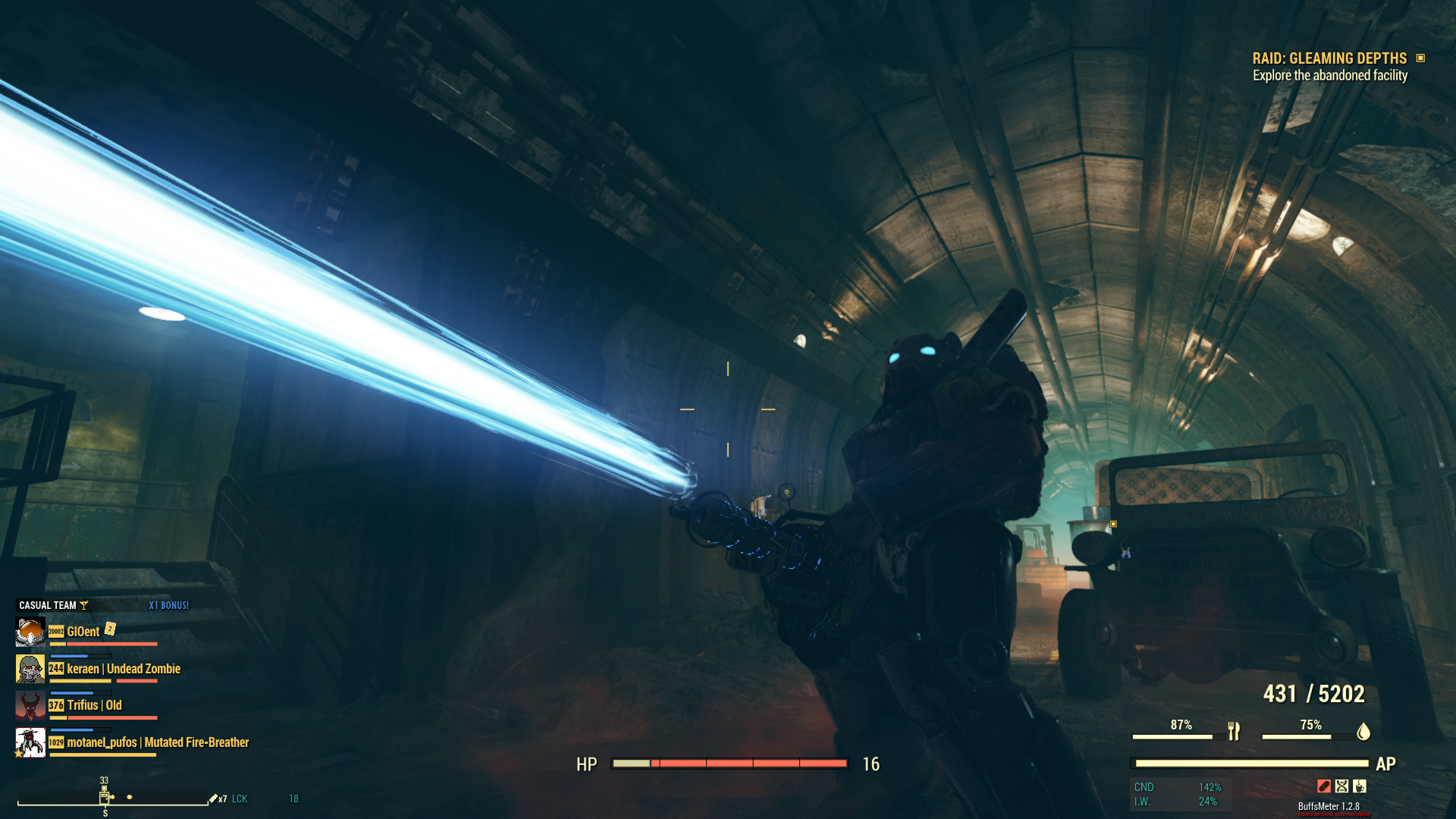1456x819 pixels.
Task: Click the CND and I.W. stats panel
Action: coord(1180,794)
